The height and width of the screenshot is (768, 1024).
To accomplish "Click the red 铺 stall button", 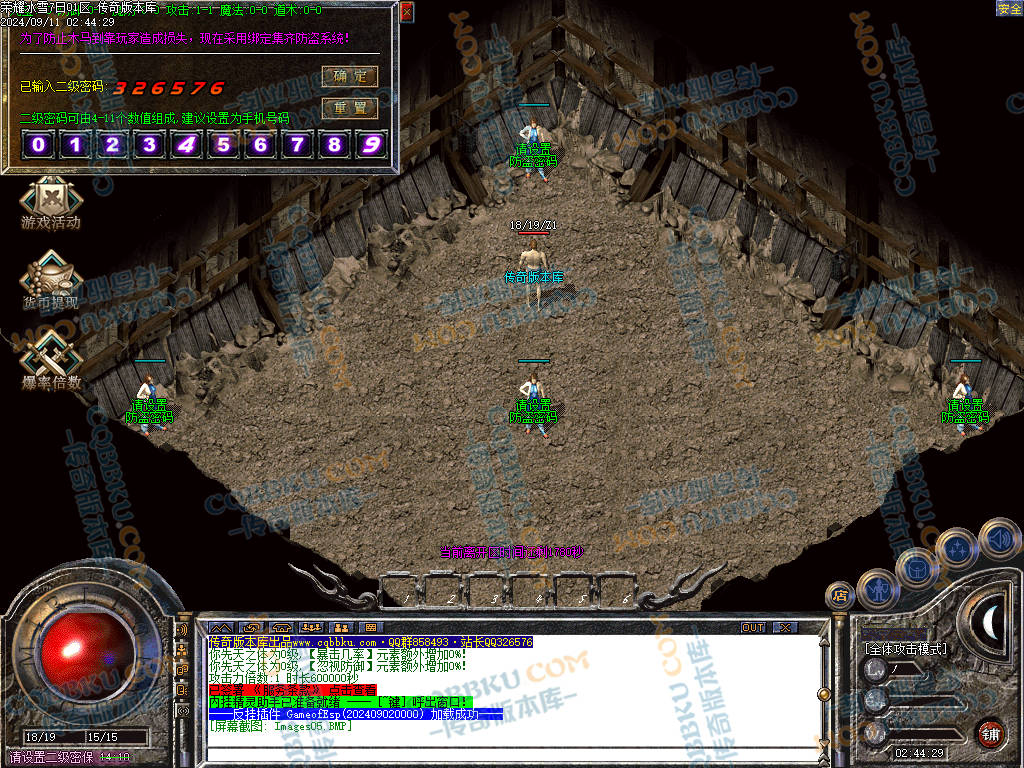I will pyautogui.click(x=991, y=733).
